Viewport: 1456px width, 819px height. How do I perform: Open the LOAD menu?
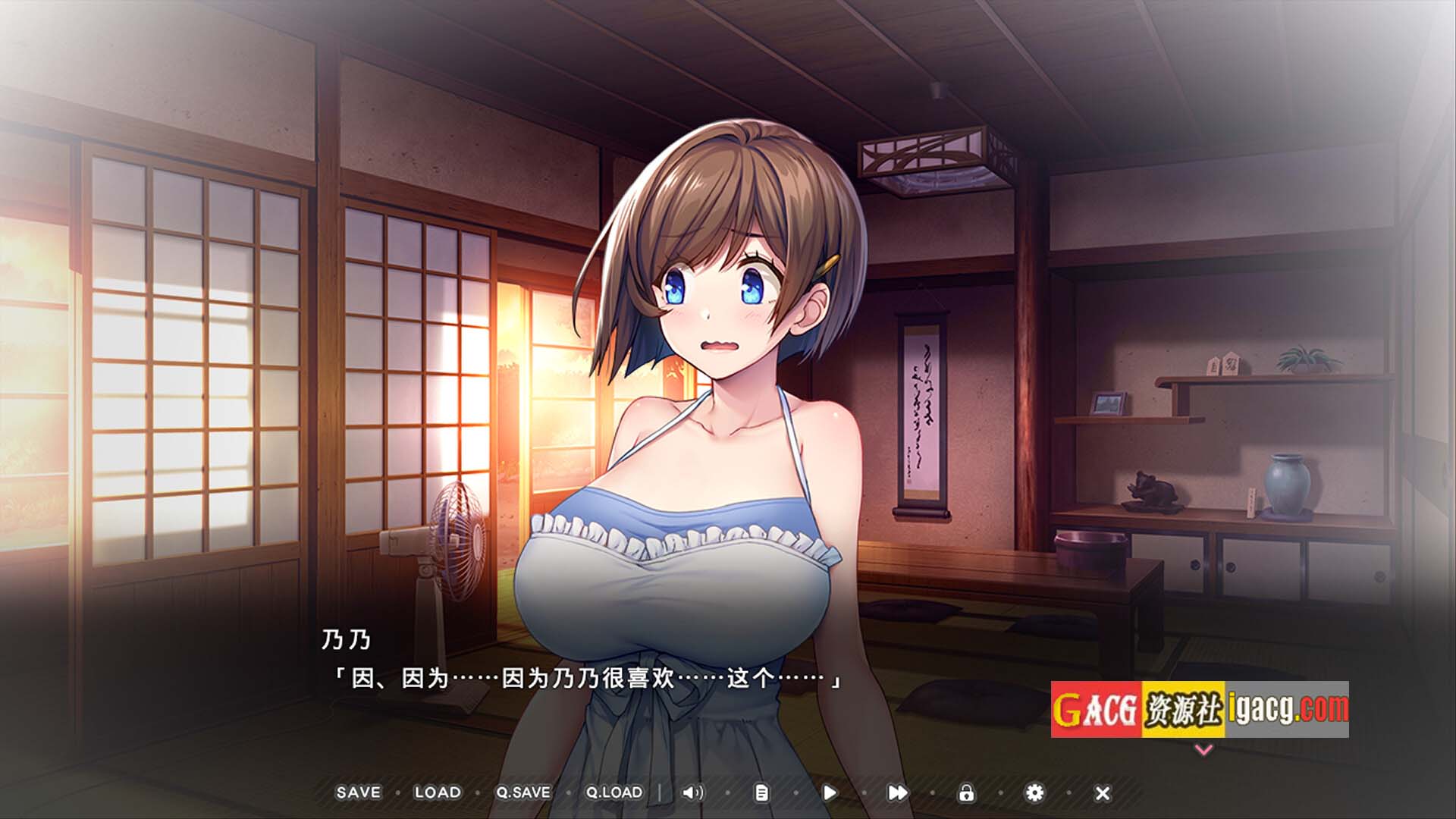click(x=438, y=792)
